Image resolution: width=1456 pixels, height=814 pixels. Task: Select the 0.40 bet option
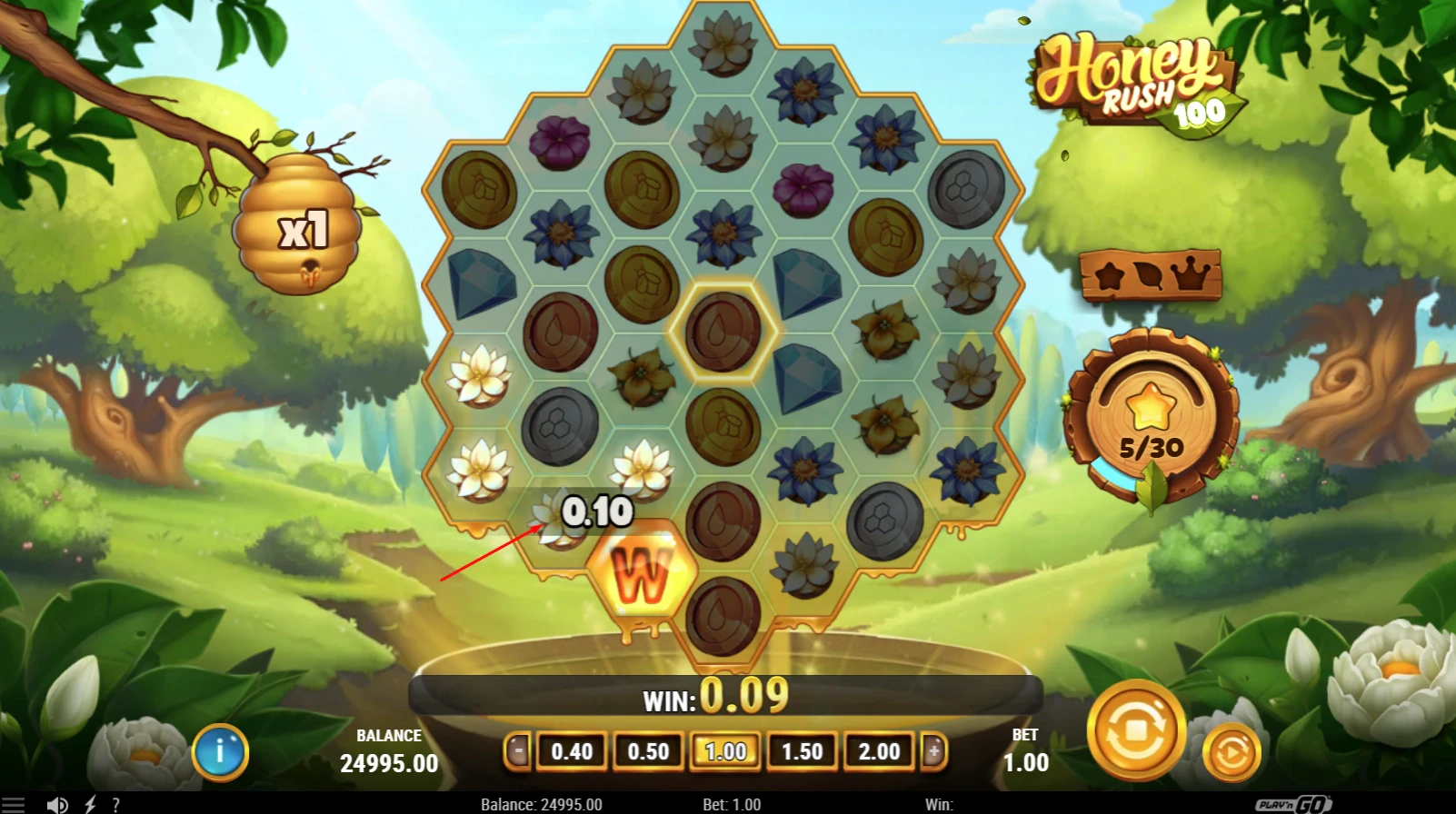572,752
